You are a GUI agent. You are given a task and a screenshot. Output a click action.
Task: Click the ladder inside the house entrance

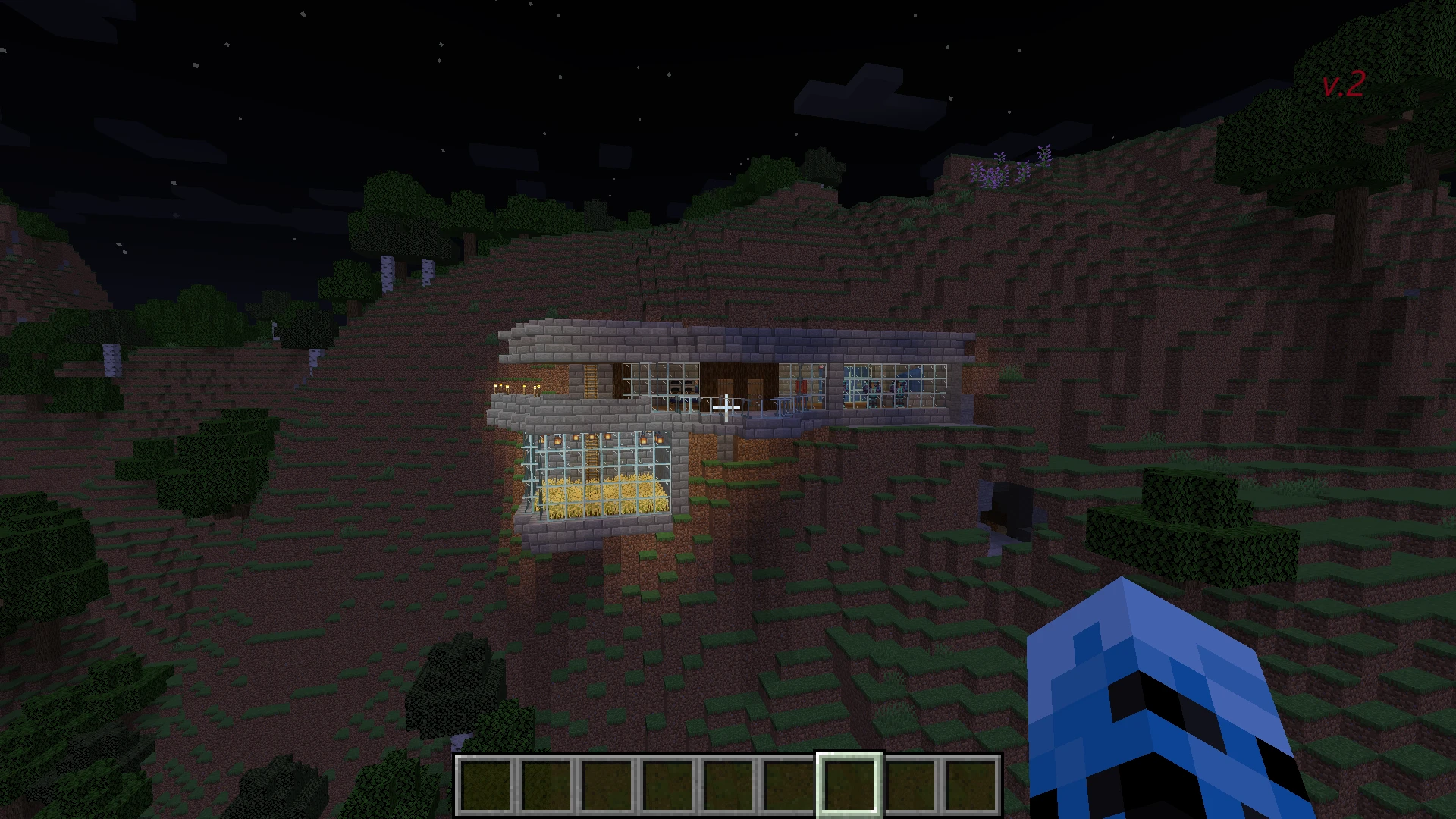click(589, 380)
